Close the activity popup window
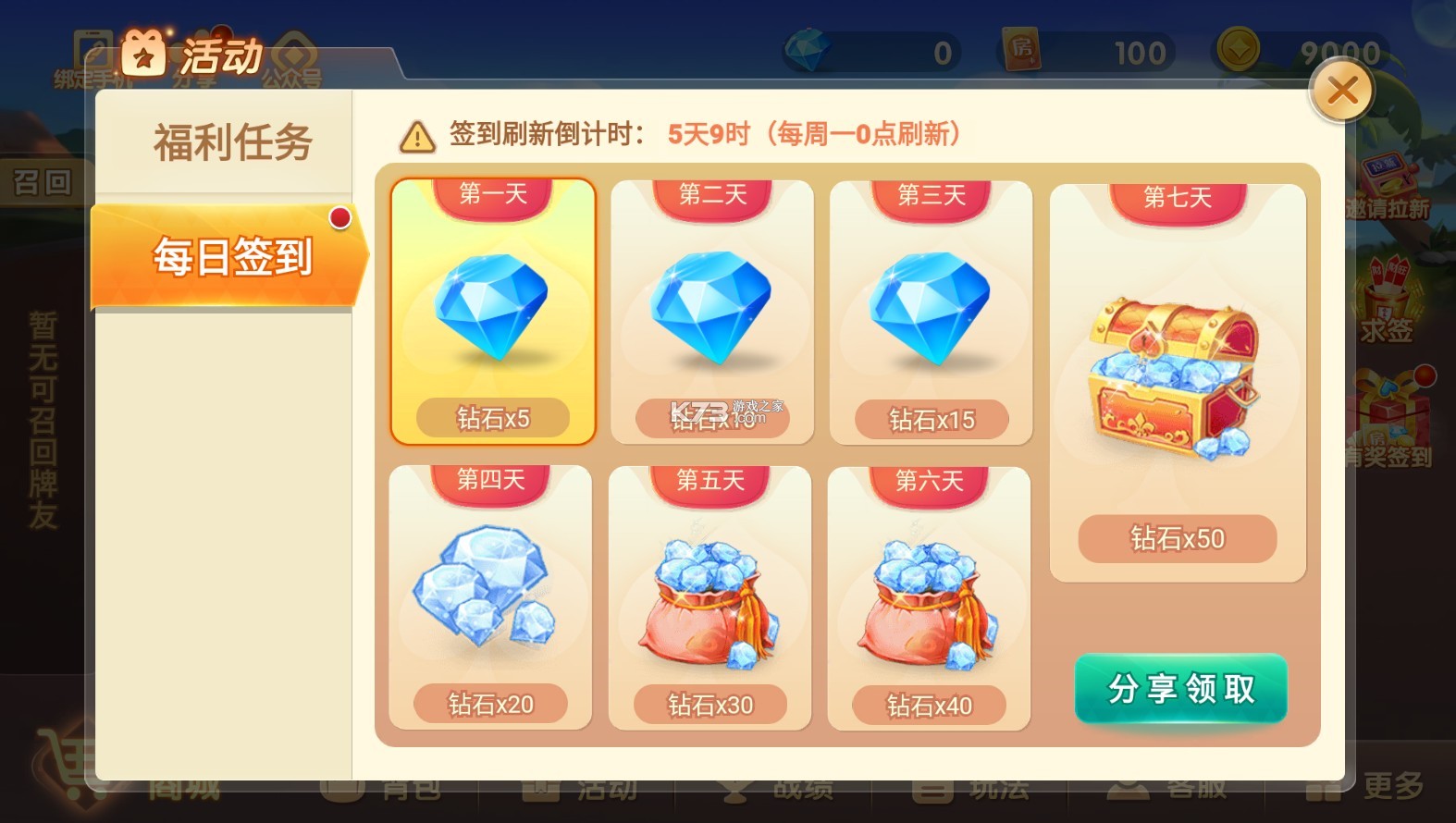Viewport: 1456px width, 823px height. click(1341, 91)
